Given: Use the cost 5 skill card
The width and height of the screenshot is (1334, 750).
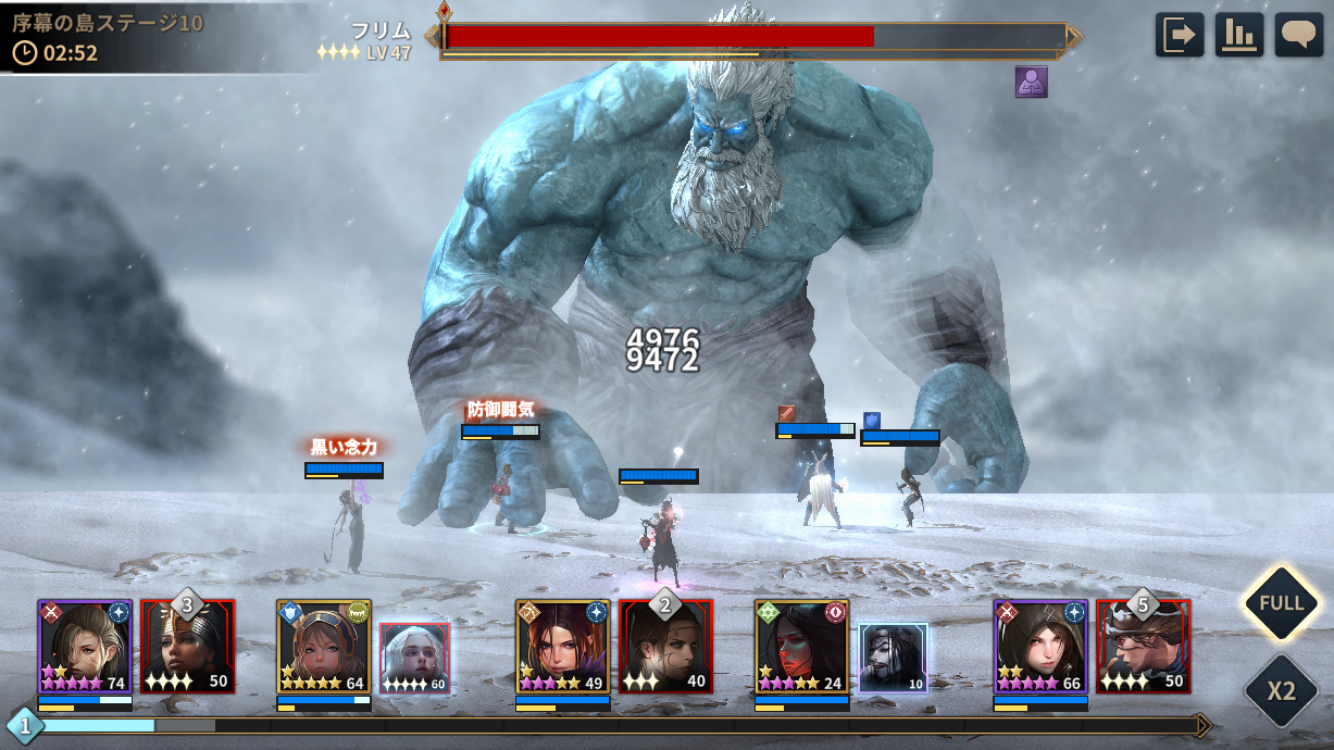Looking at the screenshot, I should 1143,646.
